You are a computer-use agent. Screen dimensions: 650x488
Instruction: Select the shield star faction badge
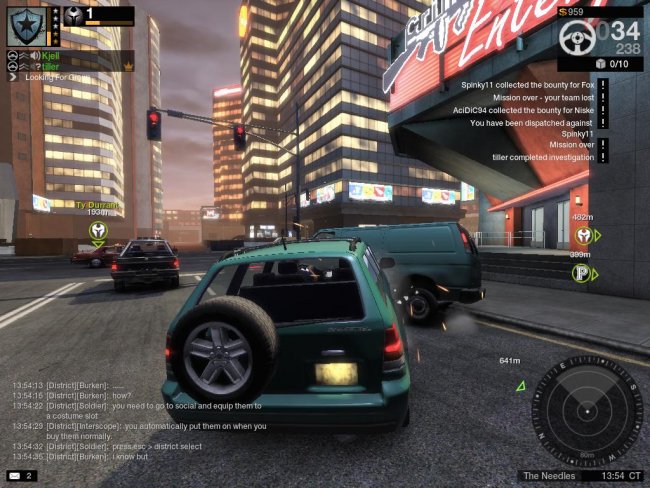23,25
